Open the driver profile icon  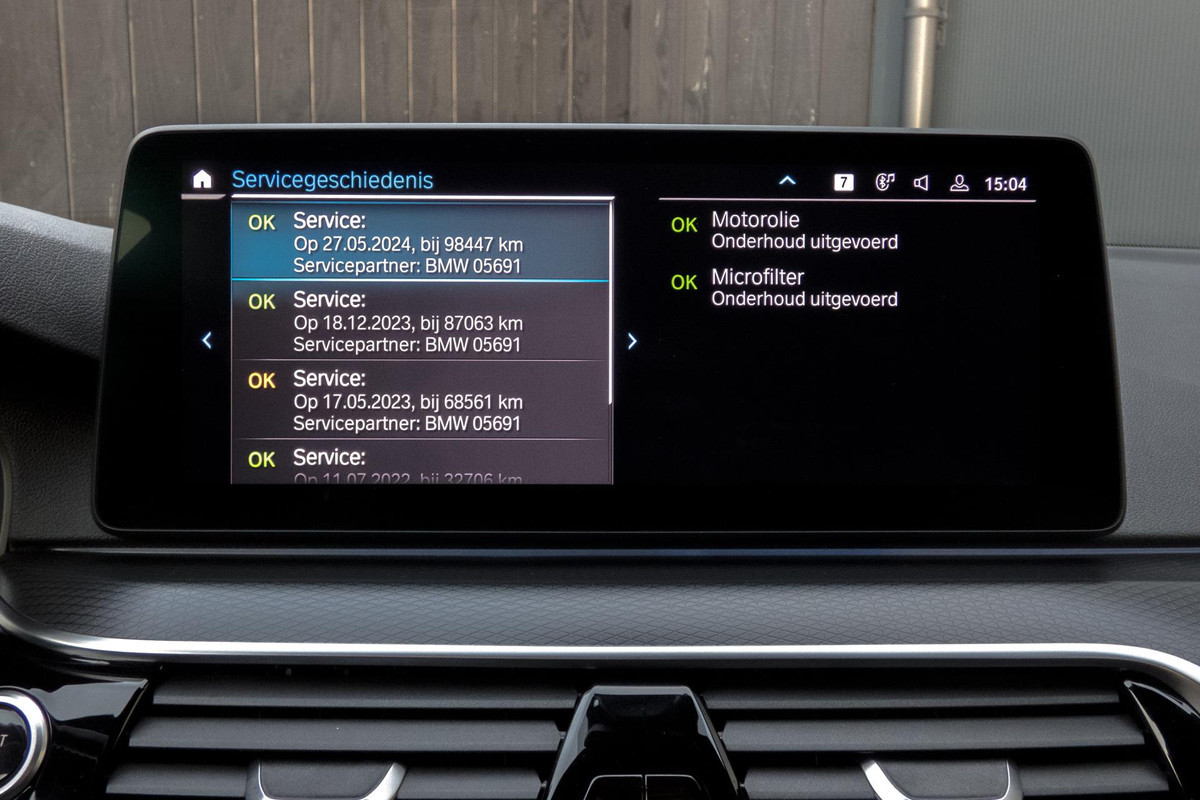click(x=959, y=182)
